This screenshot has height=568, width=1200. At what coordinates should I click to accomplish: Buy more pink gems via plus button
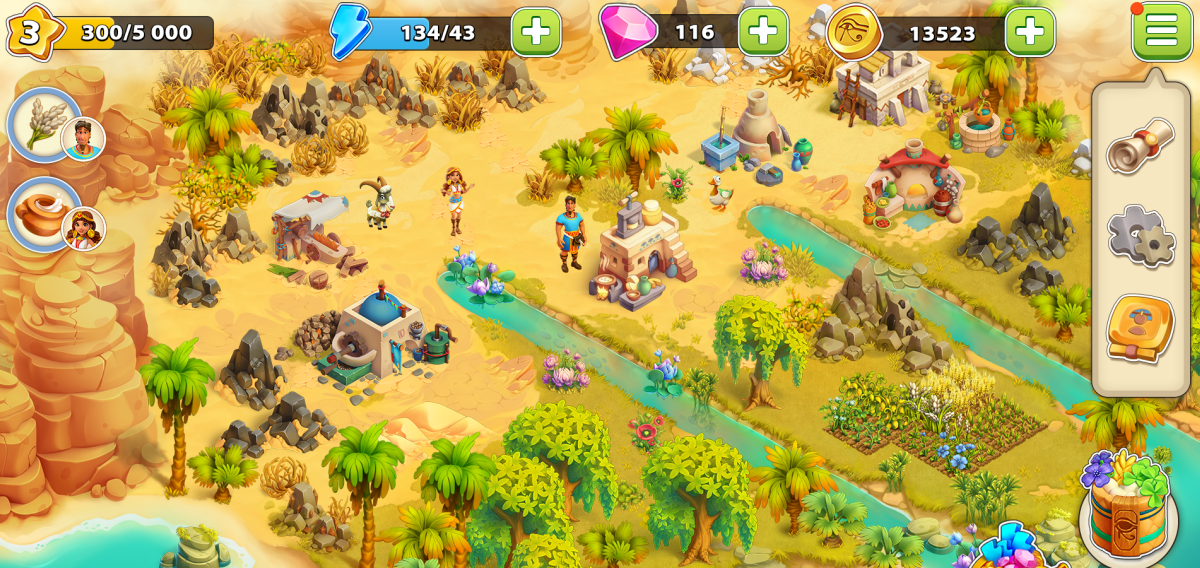[x=762, y=32]
